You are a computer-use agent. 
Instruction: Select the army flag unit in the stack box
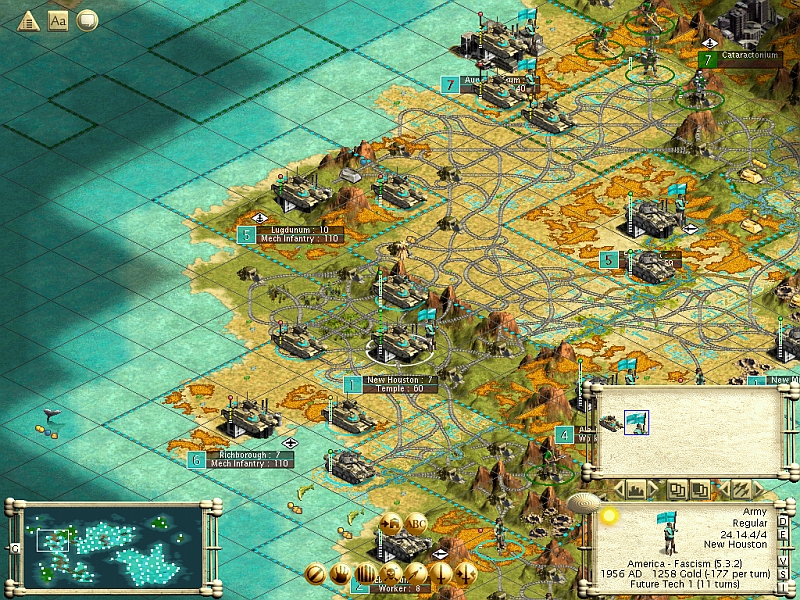click(x=636, y=423)
